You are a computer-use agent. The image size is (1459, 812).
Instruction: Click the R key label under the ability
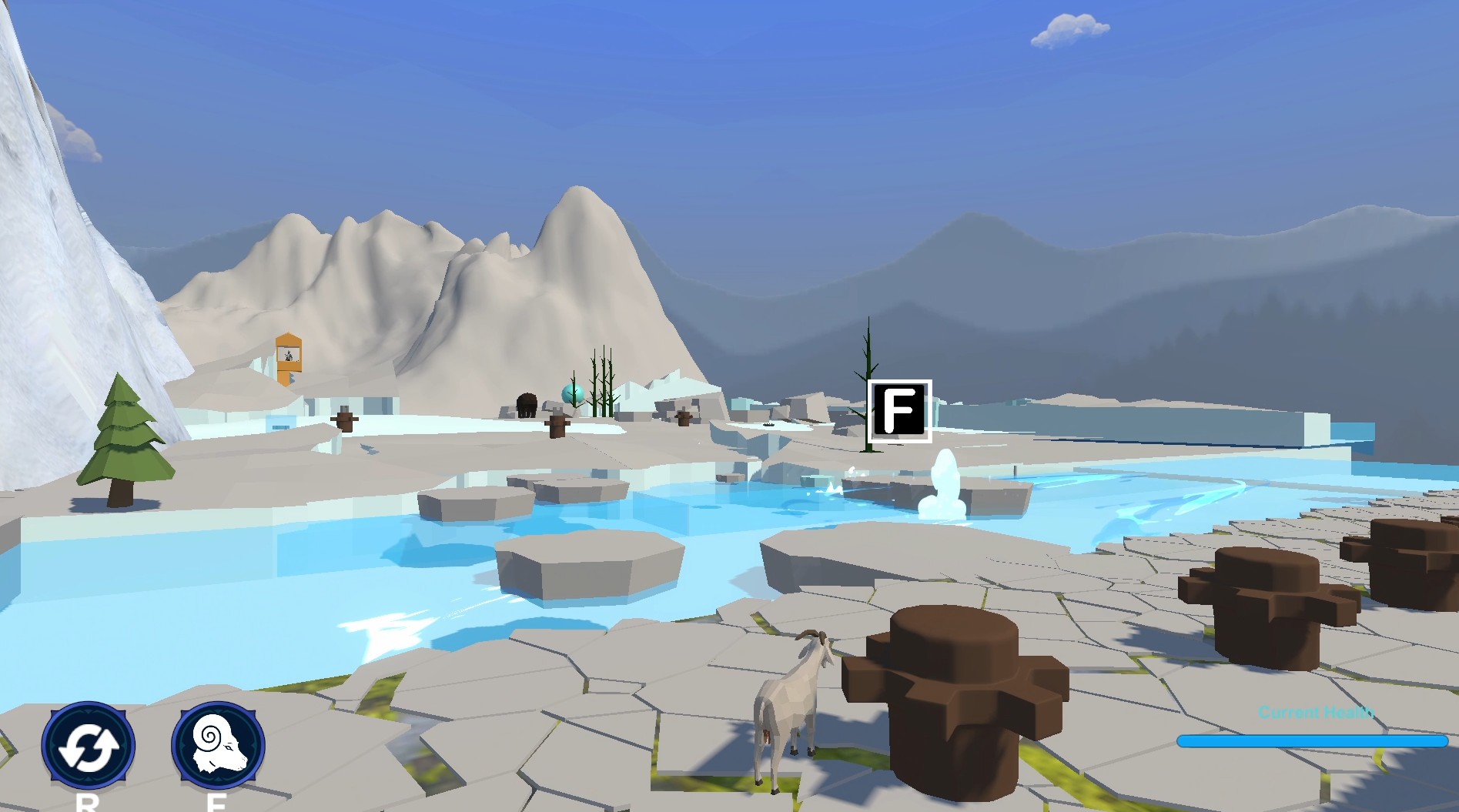(x=86, y=806)
